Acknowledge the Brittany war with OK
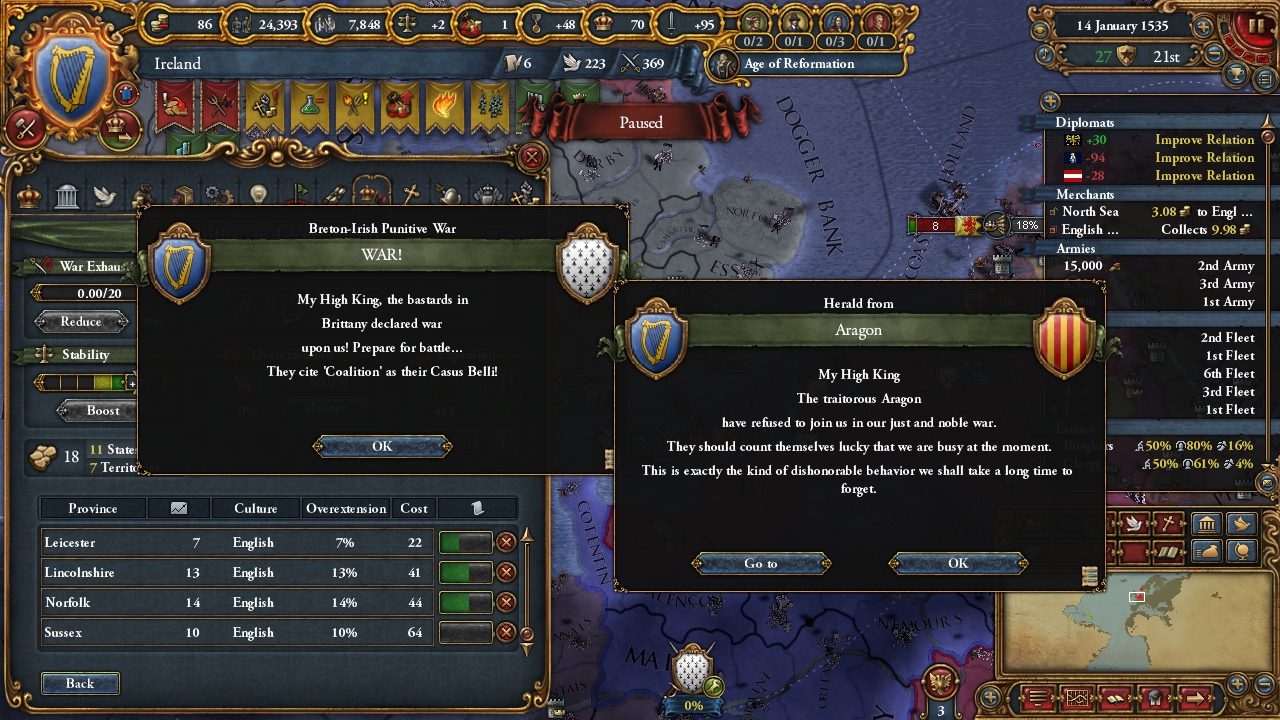1280x720 pixels. coord(381,446)
